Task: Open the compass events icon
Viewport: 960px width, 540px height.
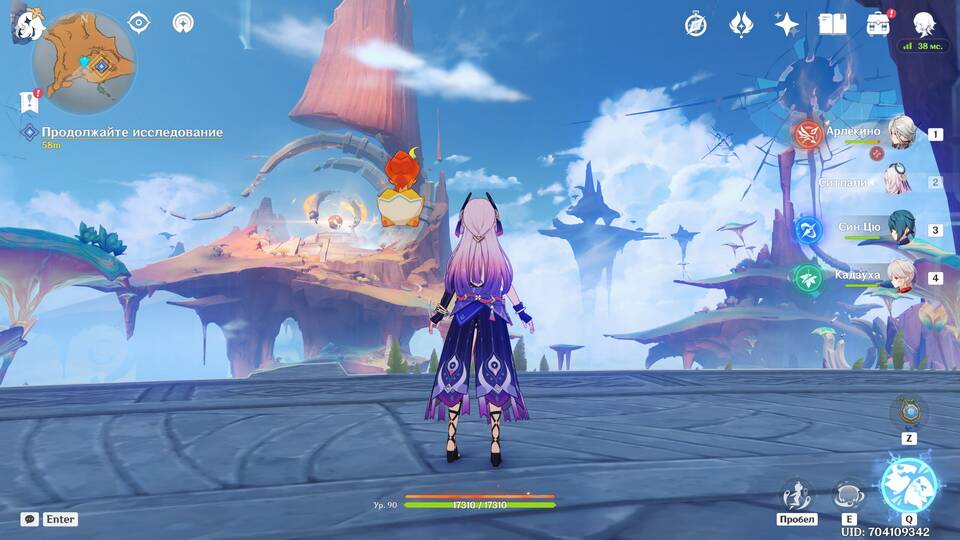Action: click(696, 25)
